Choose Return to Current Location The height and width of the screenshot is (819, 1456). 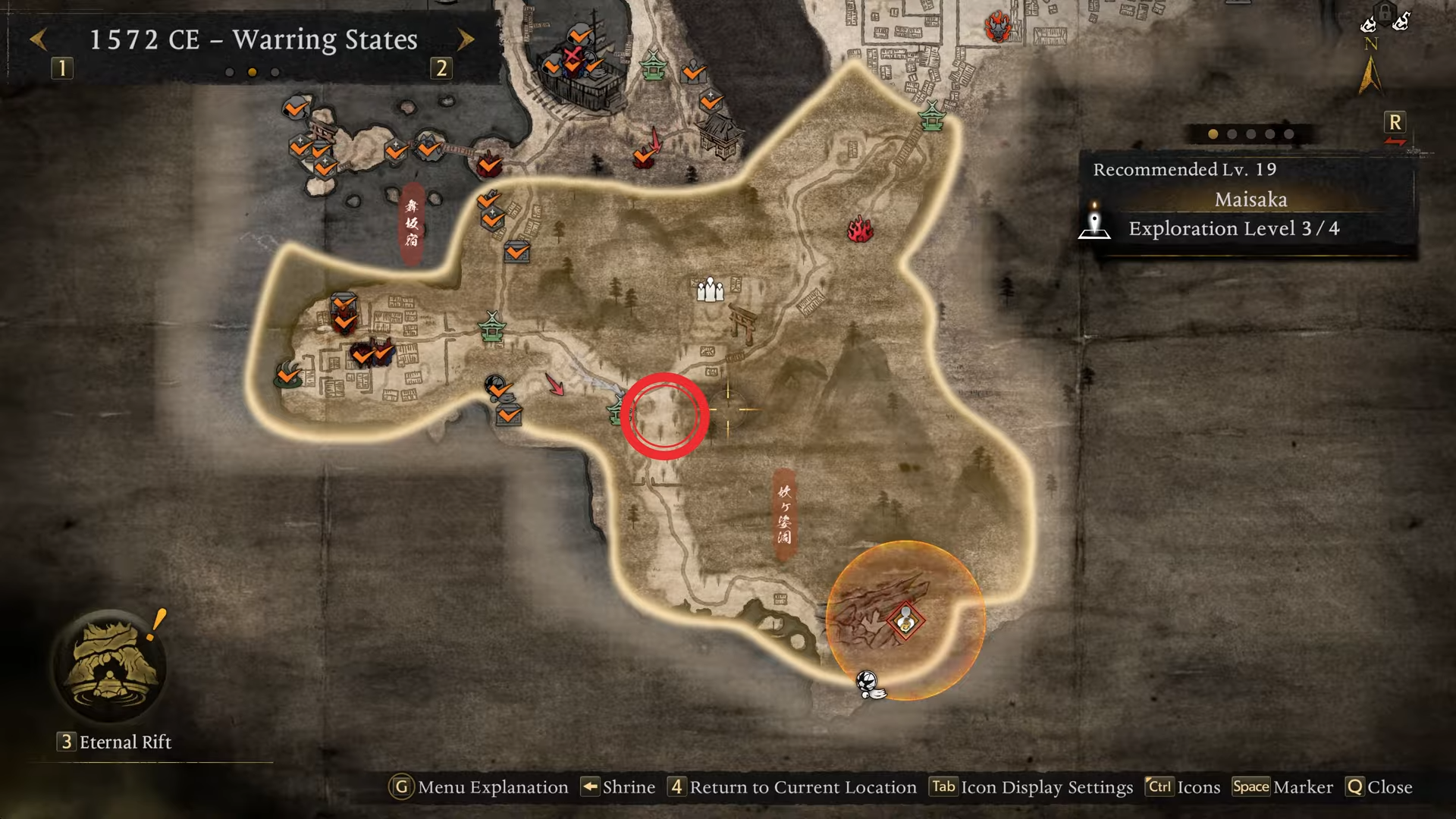click(792, 787)
